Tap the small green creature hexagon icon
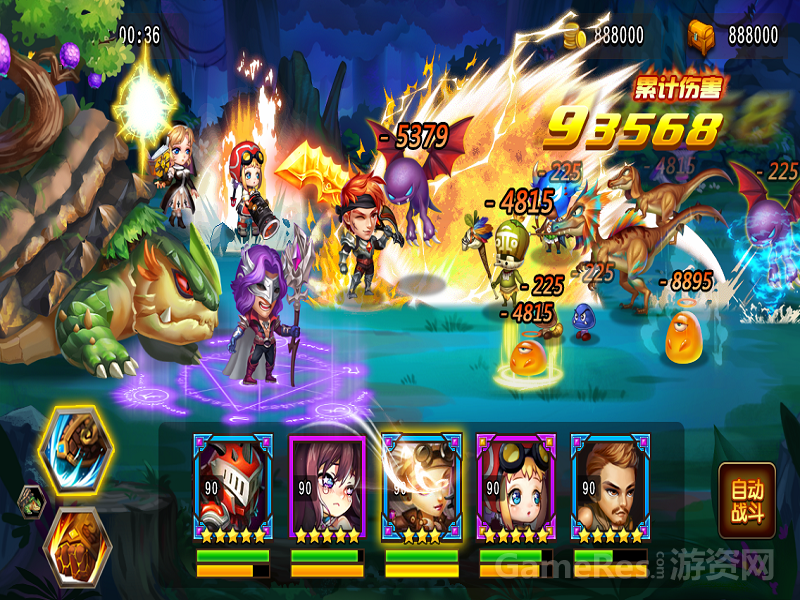 tap(30, 497)
